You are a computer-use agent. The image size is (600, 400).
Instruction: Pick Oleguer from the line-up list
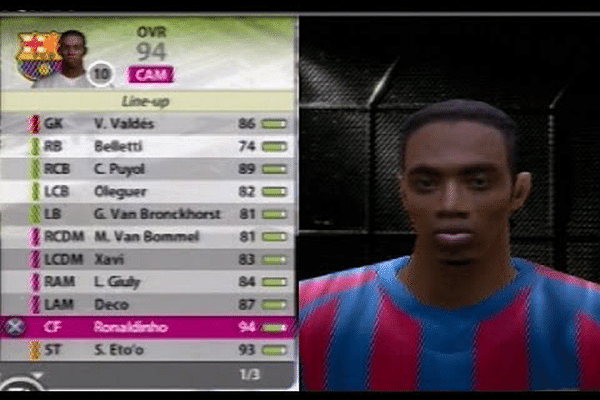(150, 191)
